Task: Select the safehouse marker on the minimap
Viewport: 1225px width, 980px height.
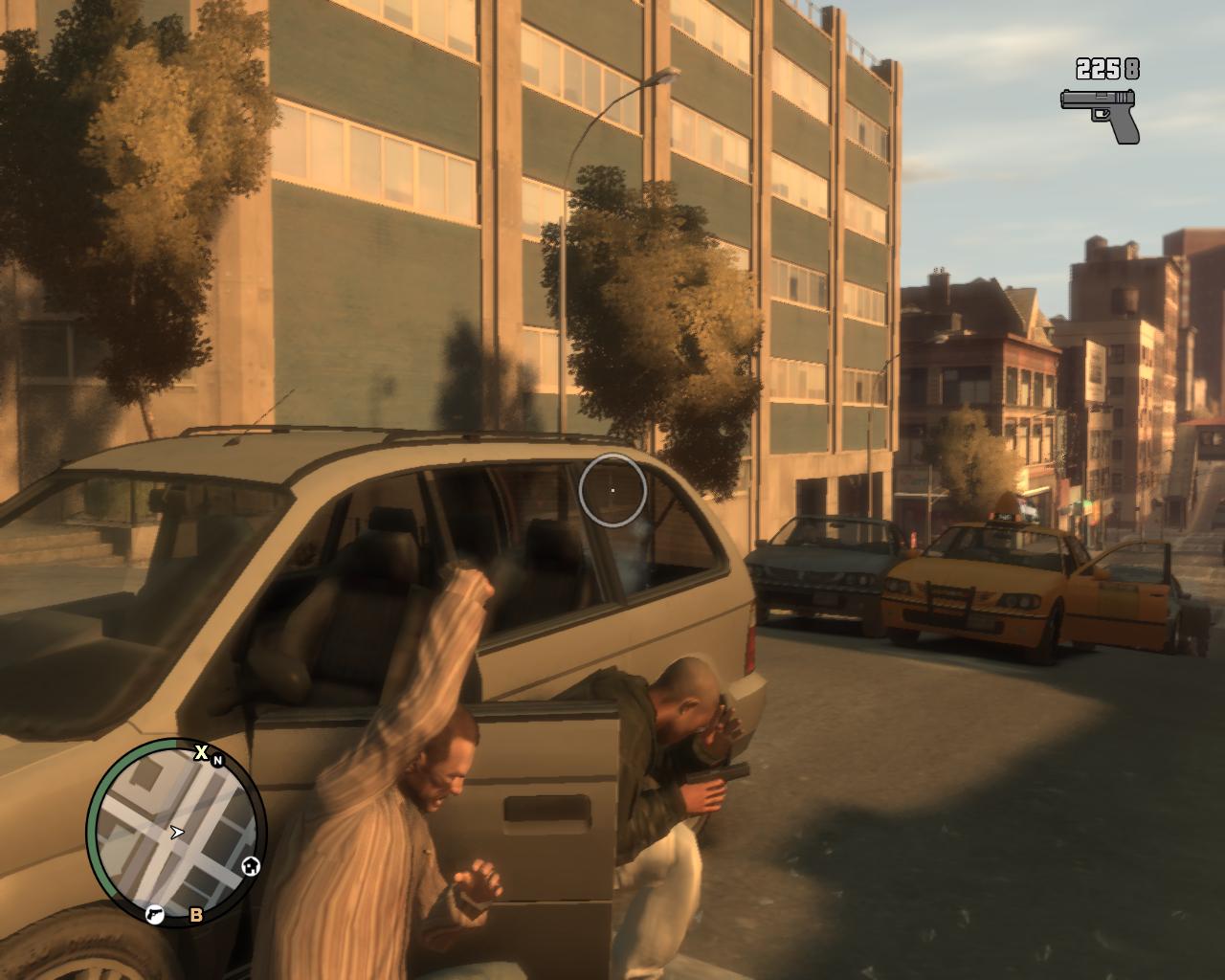Action: coord(252,867)
